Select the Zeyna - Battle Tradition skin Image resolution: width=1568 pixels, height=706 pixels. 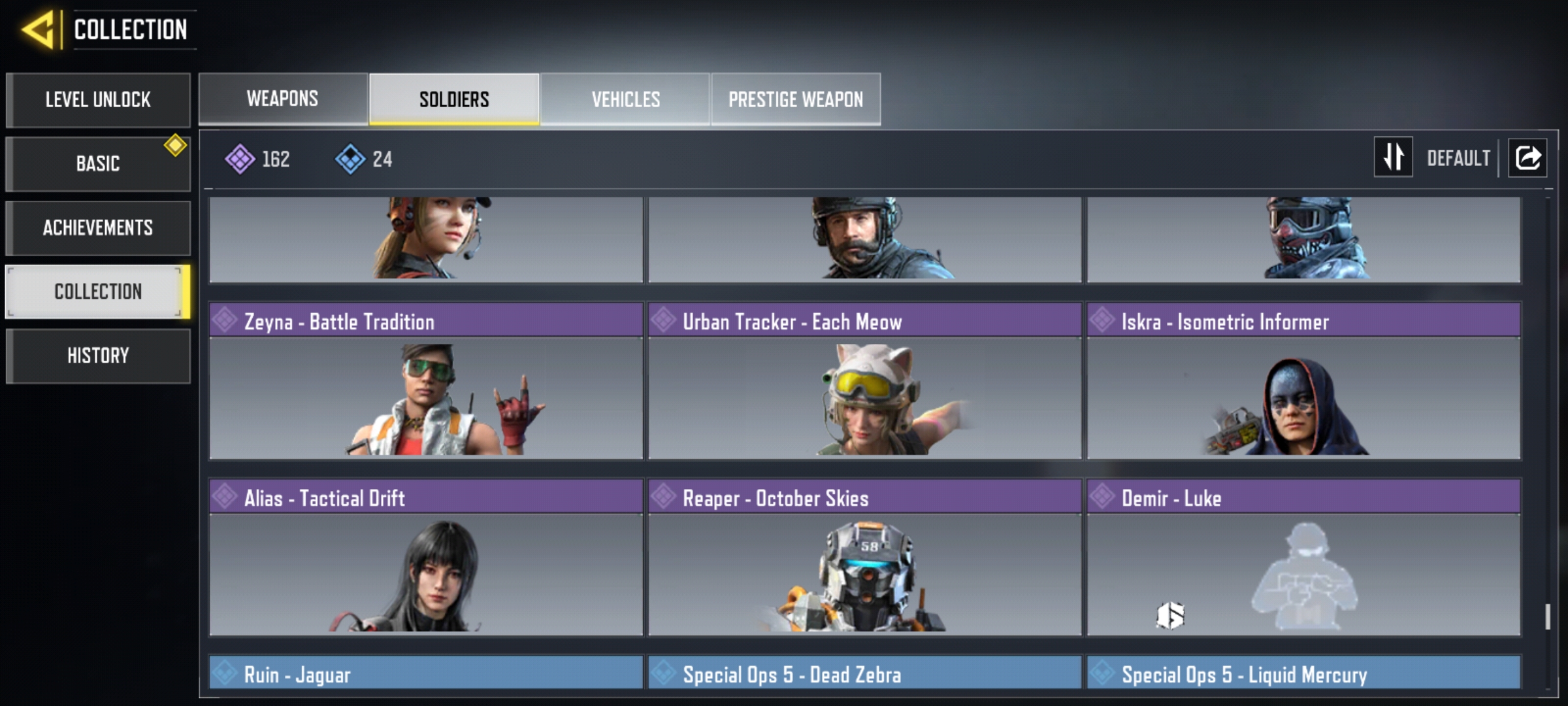pyautogui.click(x=426, y=382)
